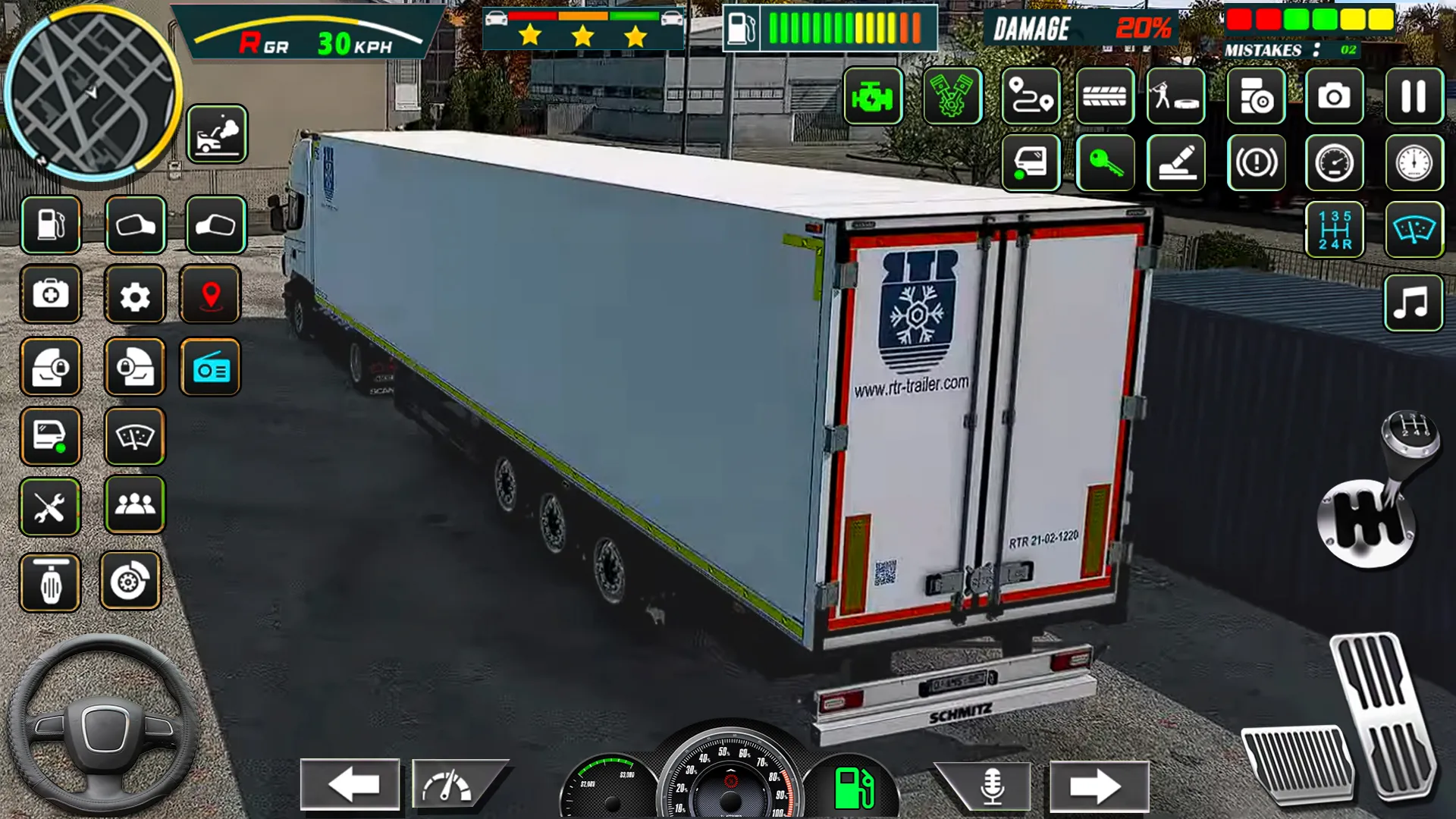Open the route navigation icon
The image size is (1456, 819).
point(1030,97)
